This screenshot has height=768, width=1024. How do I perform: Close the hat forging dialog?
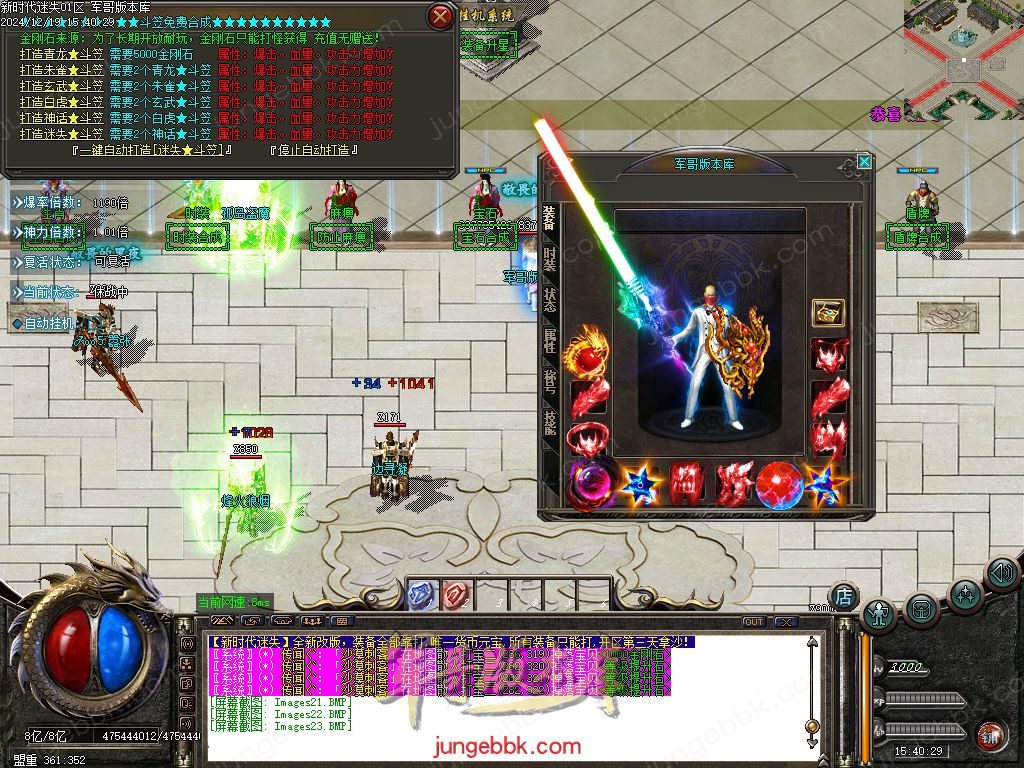pyautogui.click(x=440, y=16)
